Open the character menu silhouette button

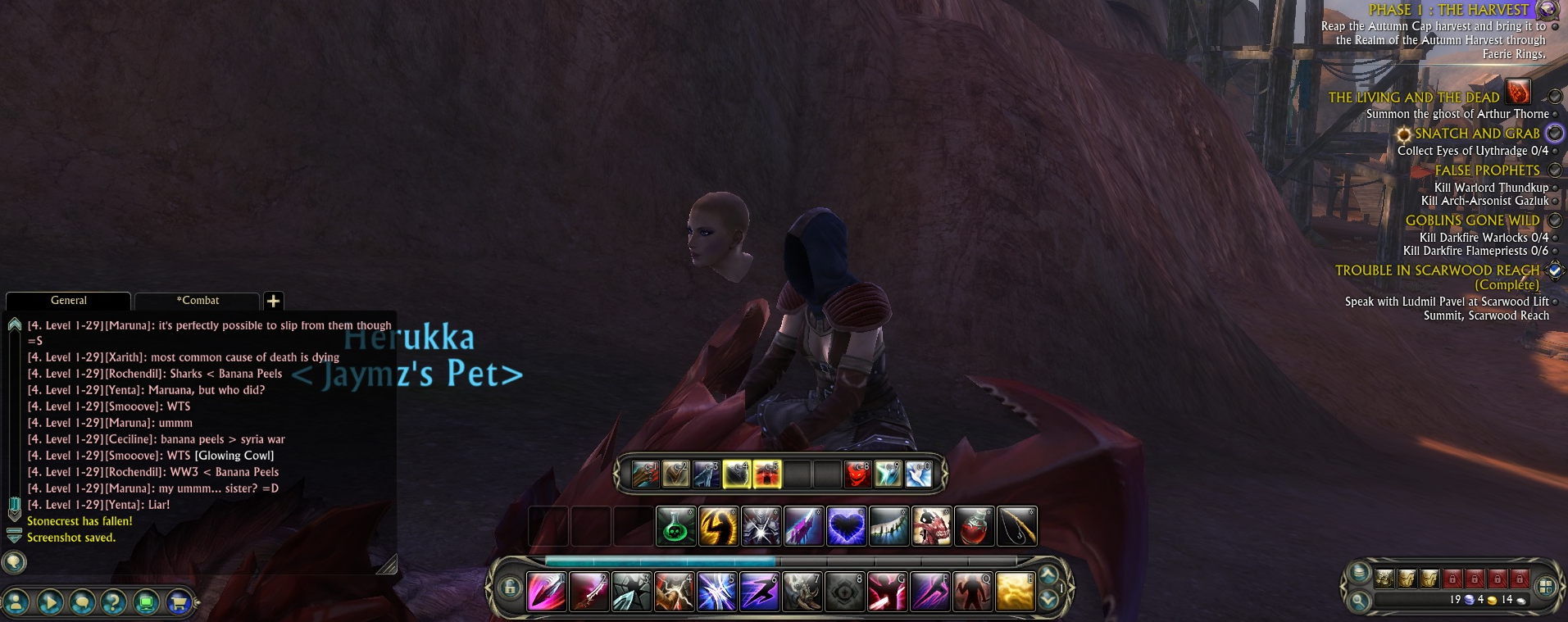pos(16,603)
